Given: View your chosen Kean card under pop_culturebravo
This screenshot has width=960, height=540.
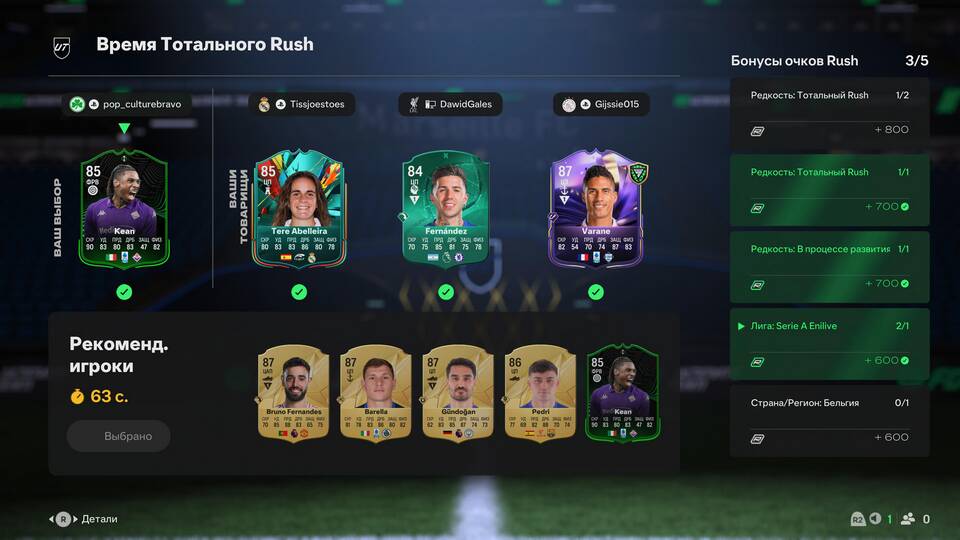Looking at the screenshot, I should tap(124, 207).
